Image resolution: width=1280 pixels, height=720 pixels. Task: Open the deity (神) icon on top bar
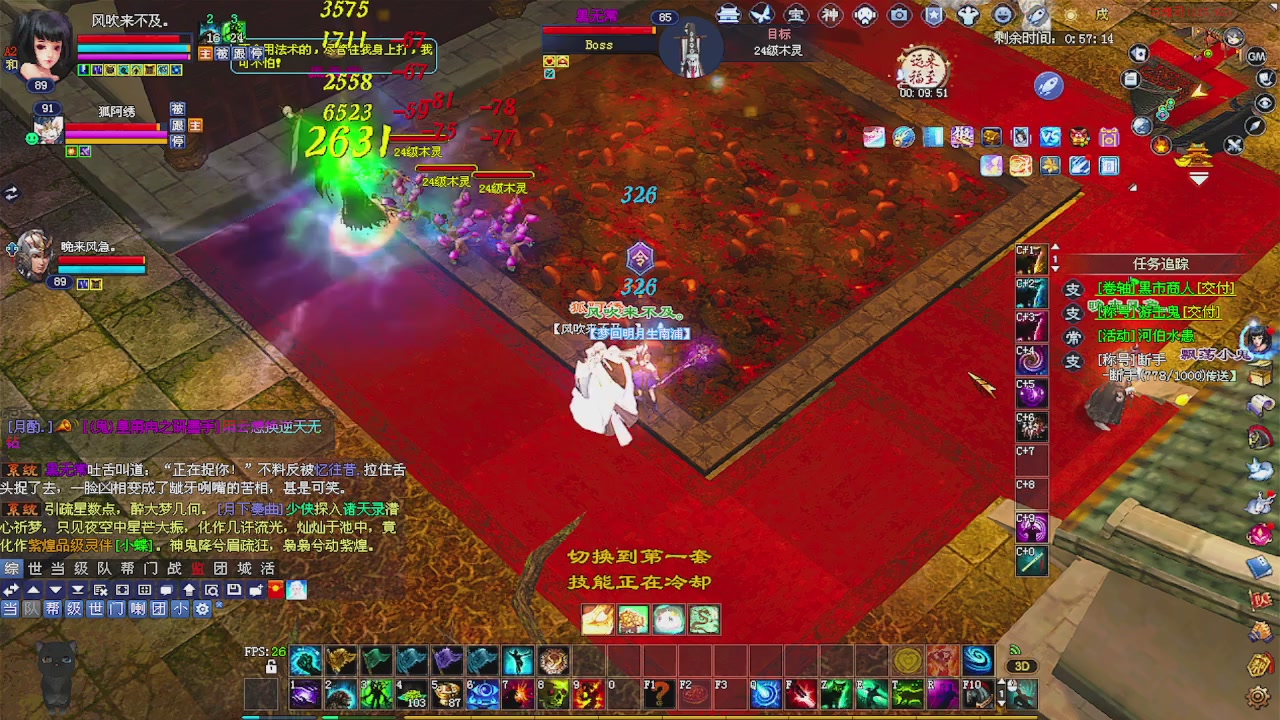pos(830,14)
